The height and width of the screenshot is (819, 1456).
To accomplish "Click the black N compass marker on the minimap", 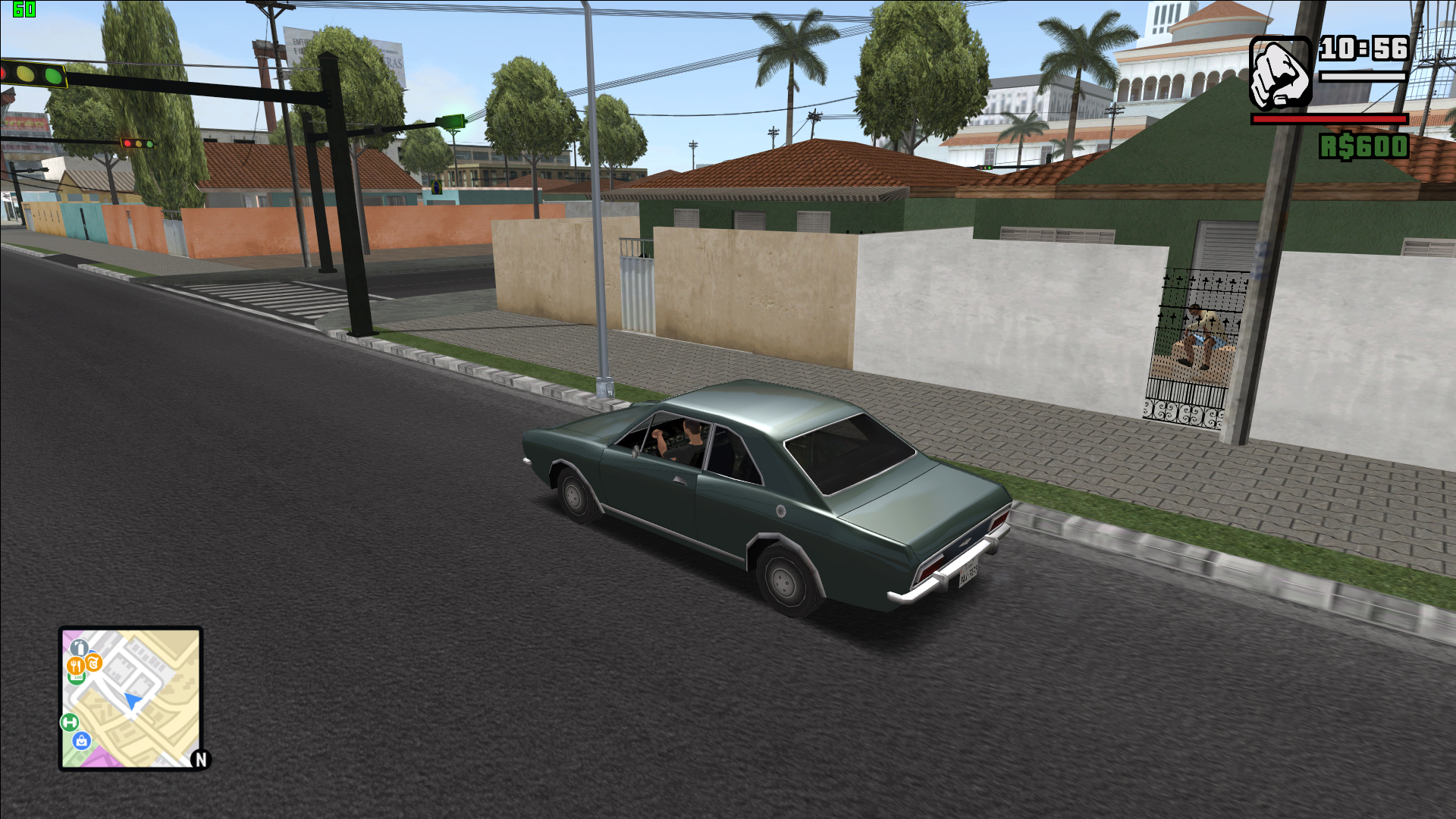I will 200,758.
